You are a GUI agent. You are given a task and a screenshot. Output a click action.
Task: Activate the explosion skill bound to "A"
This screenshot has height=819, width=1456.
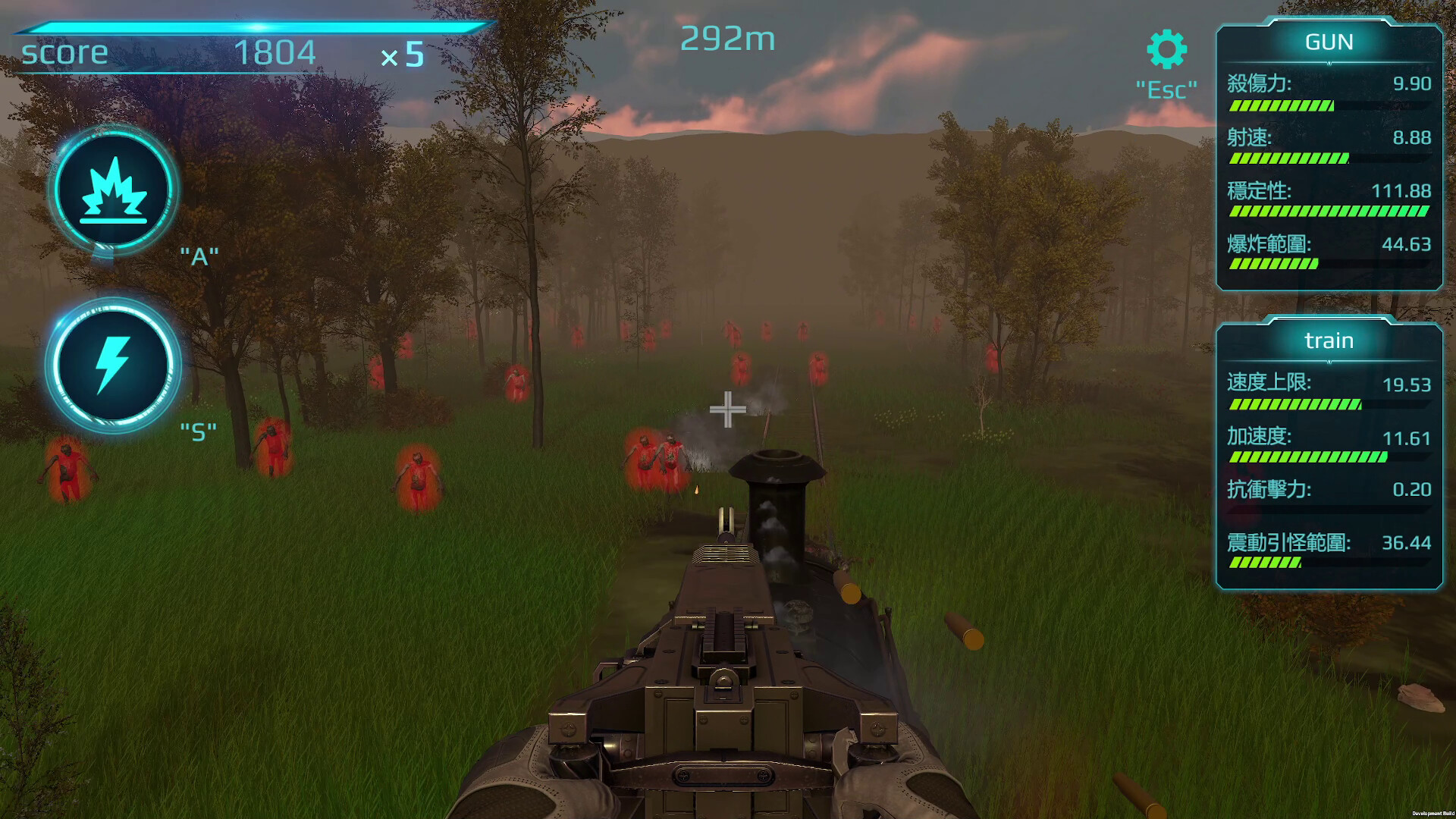[x=112, y=190]
